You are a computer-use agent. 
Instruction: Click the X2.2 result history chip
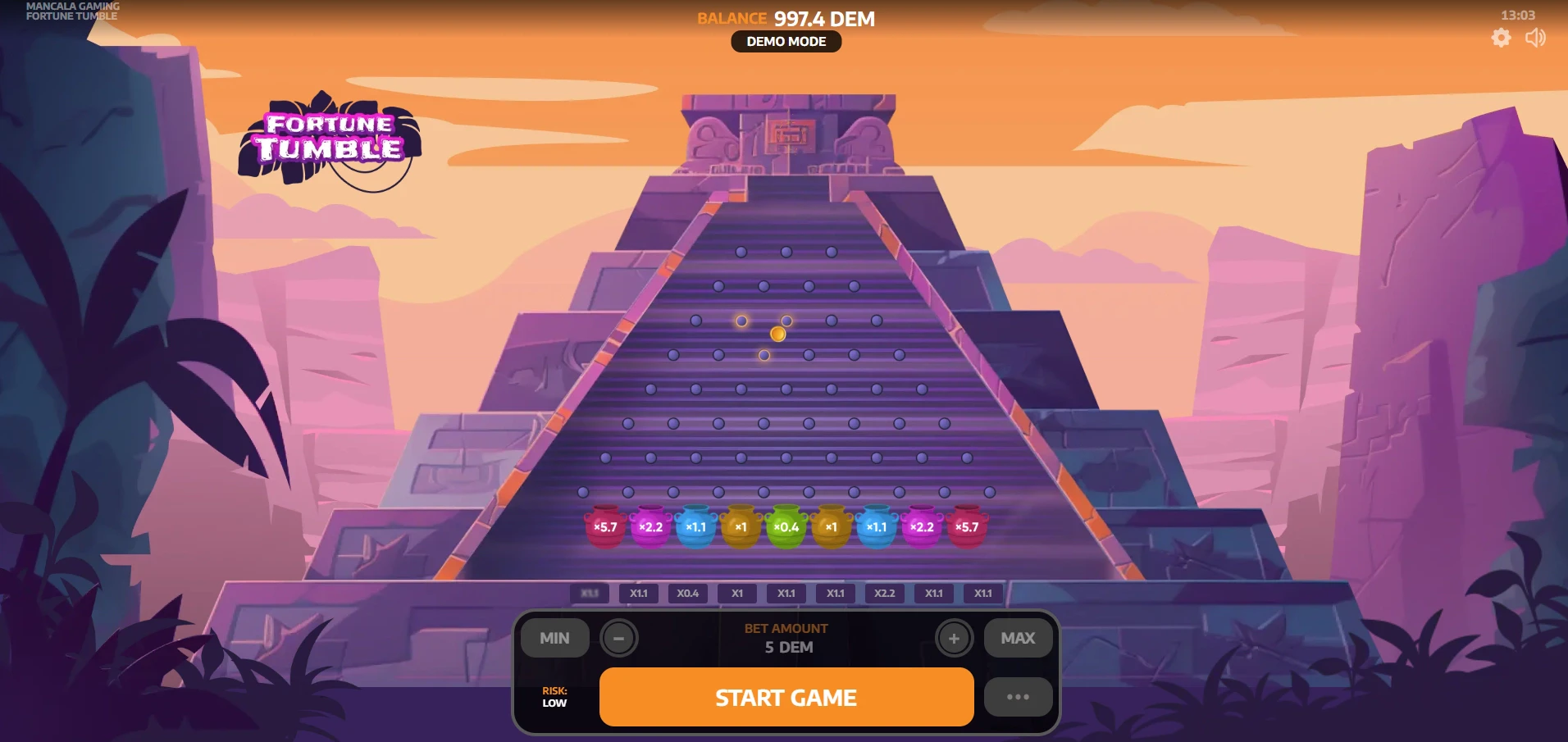click(x=885, y=594)
